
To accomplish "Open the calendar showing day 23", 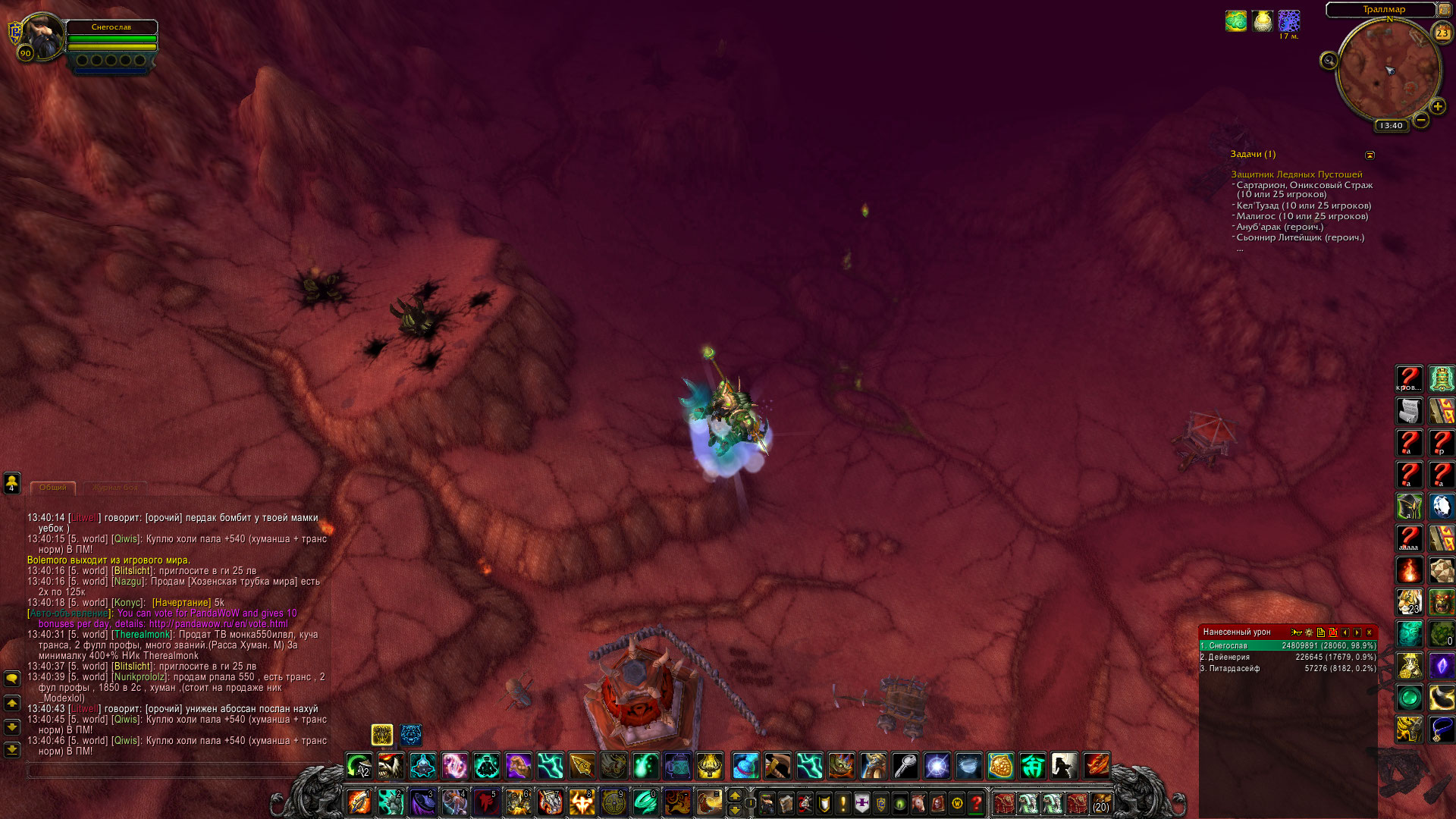I will (1442, 33).
